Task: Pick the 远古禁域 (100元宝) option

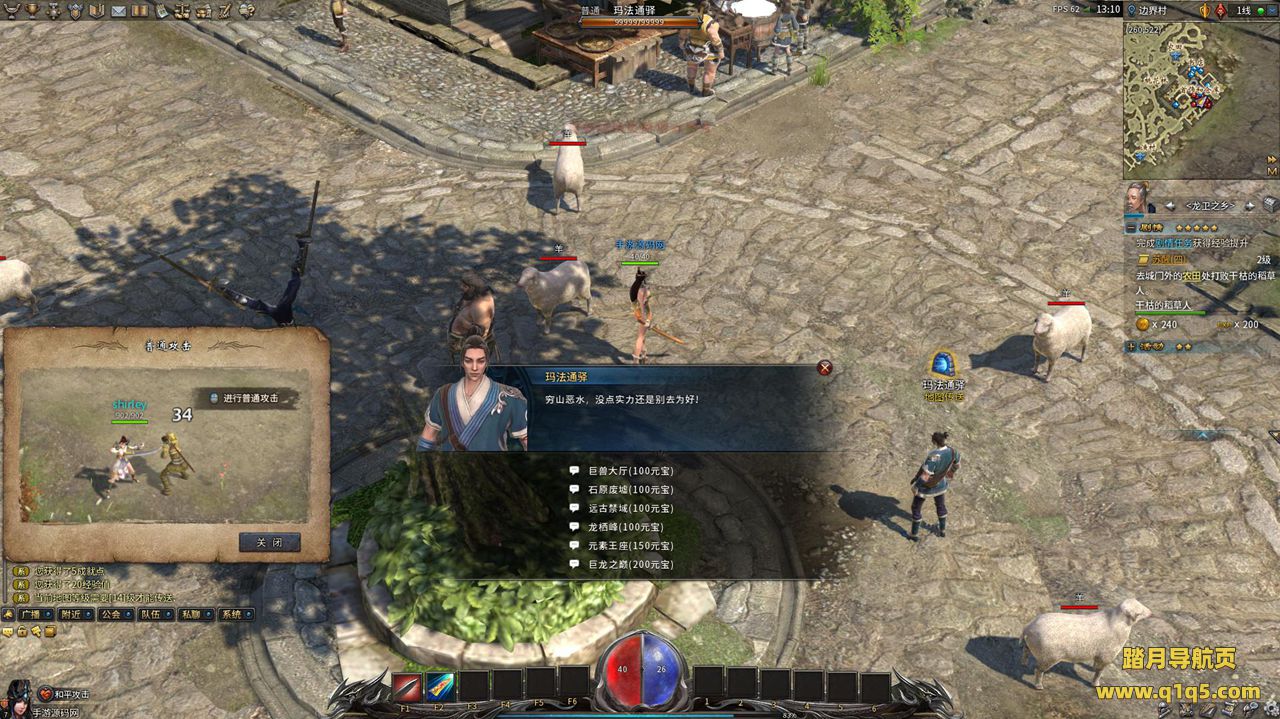Action: (624, 508)
